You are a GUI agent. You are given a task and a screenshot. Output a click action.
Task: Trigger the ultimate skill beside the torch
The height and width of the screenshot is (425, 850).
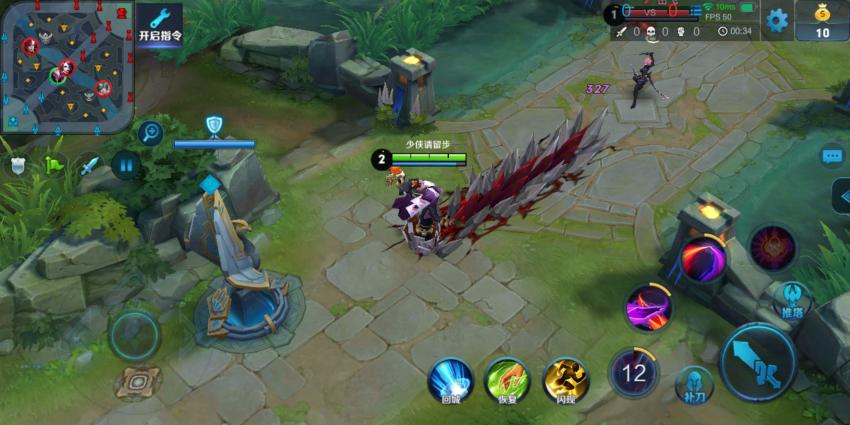coord(704,260)
